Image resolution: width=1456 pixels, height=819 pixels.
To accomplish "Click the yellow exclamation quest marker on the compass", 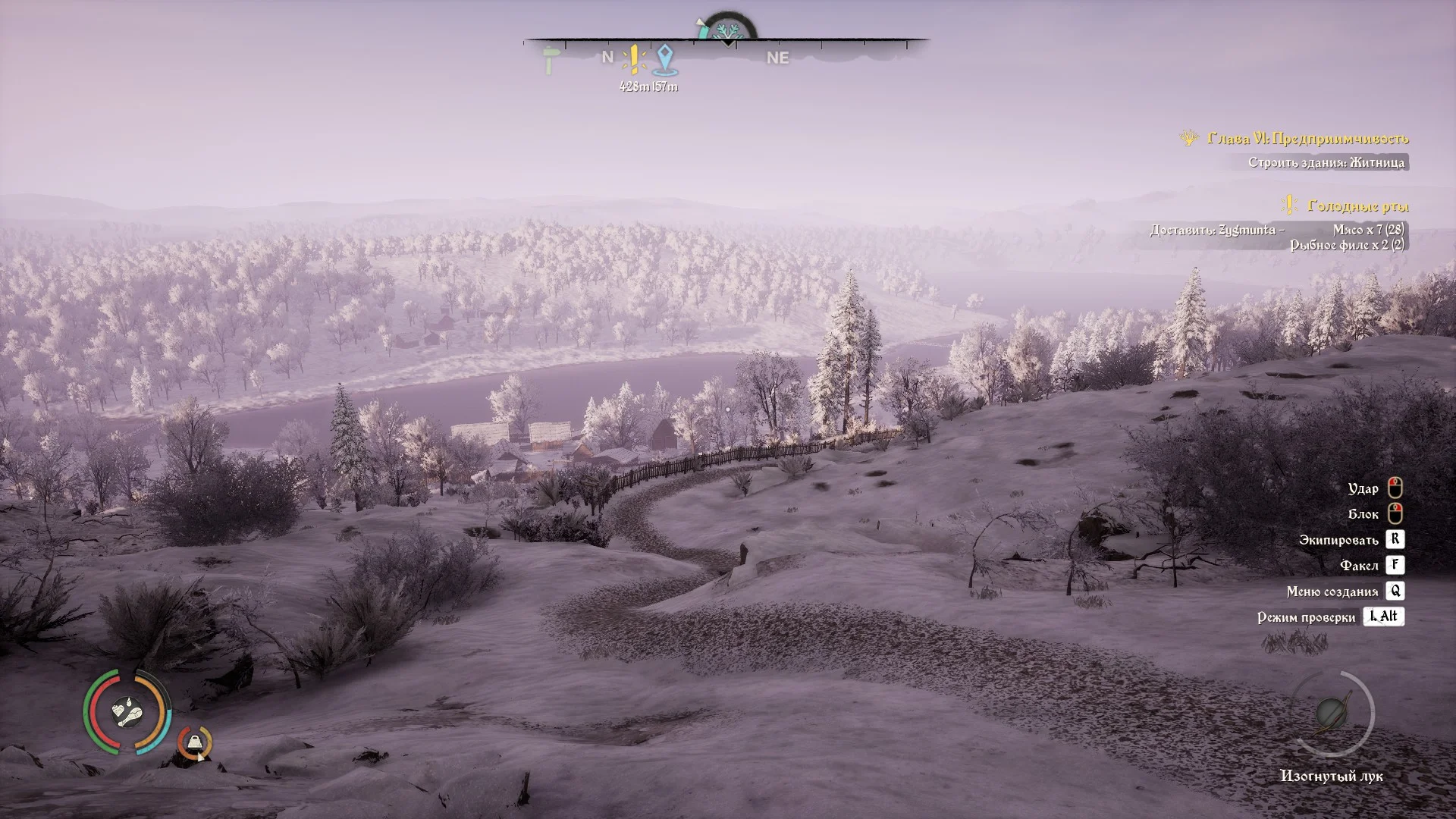I will coord(634,59).
